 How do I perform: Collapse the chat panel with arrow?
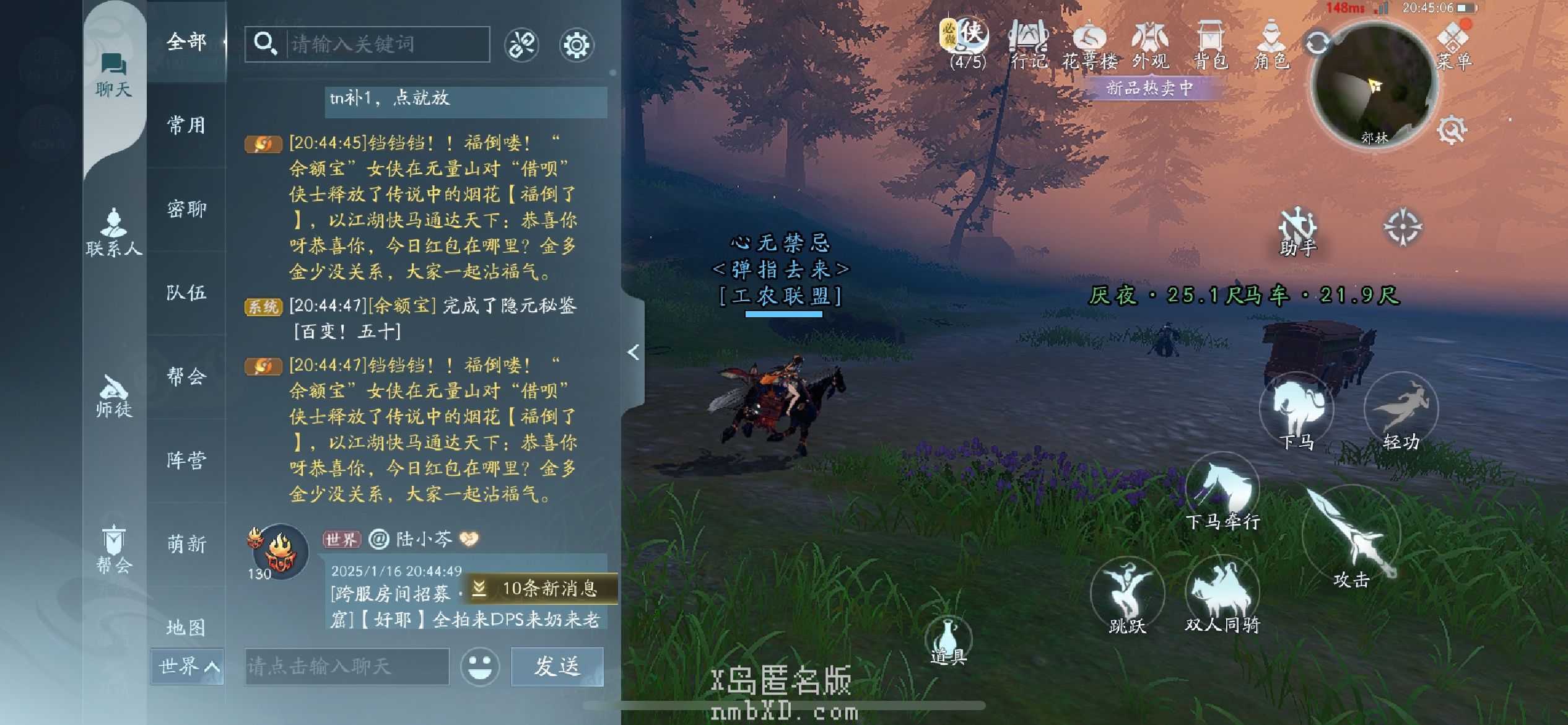pos(633,353)
